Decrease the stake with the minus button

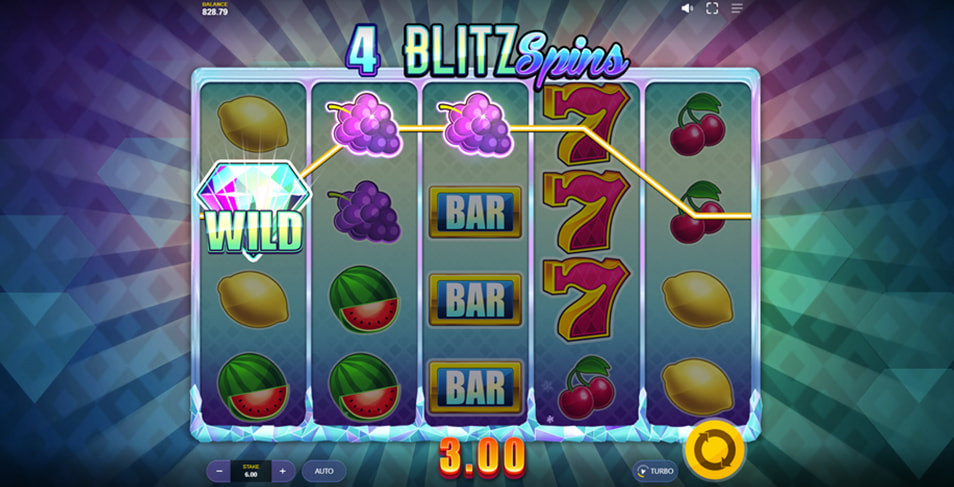tap(220, 471)
